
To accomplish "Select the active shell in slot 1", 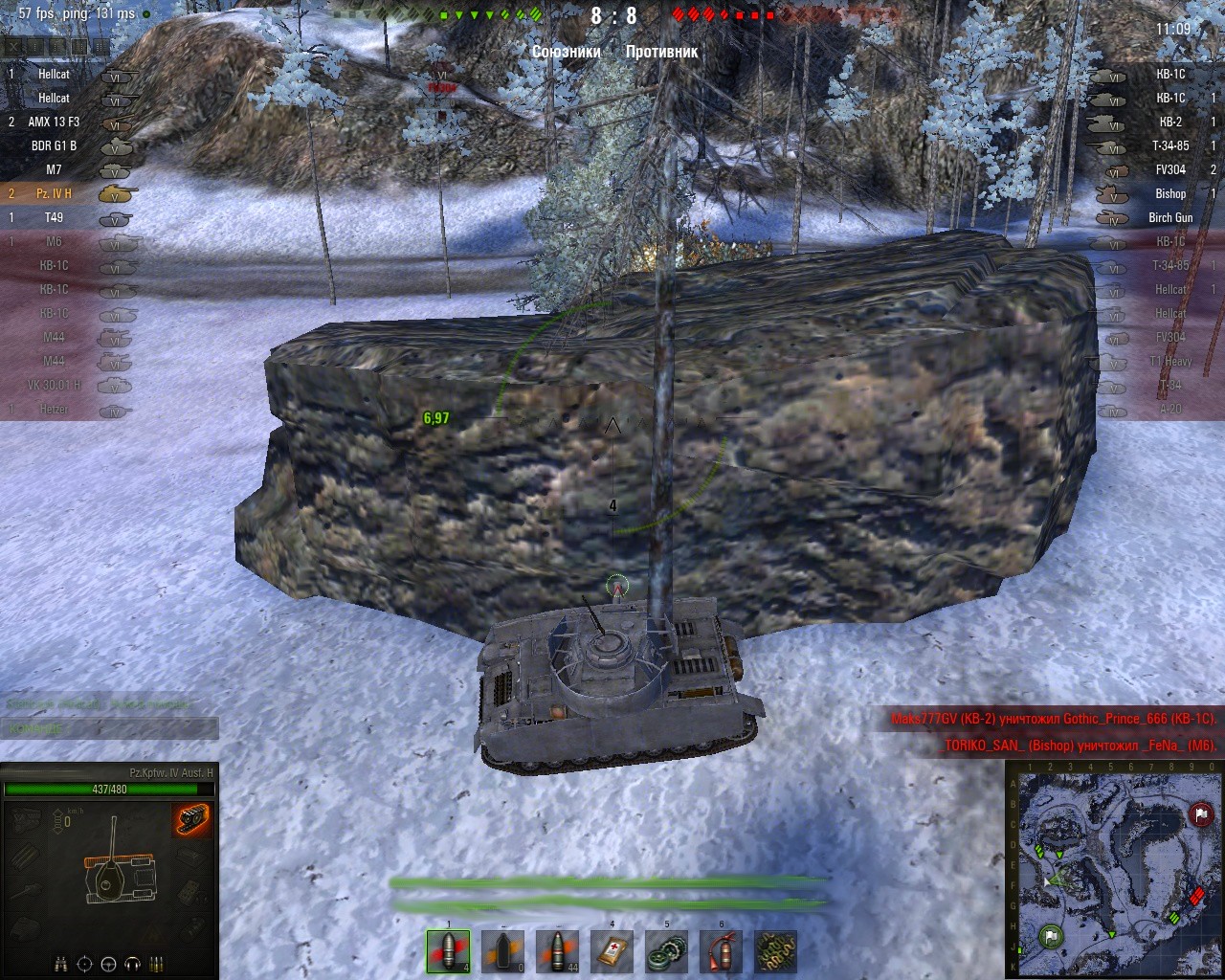I will [448, 951].
